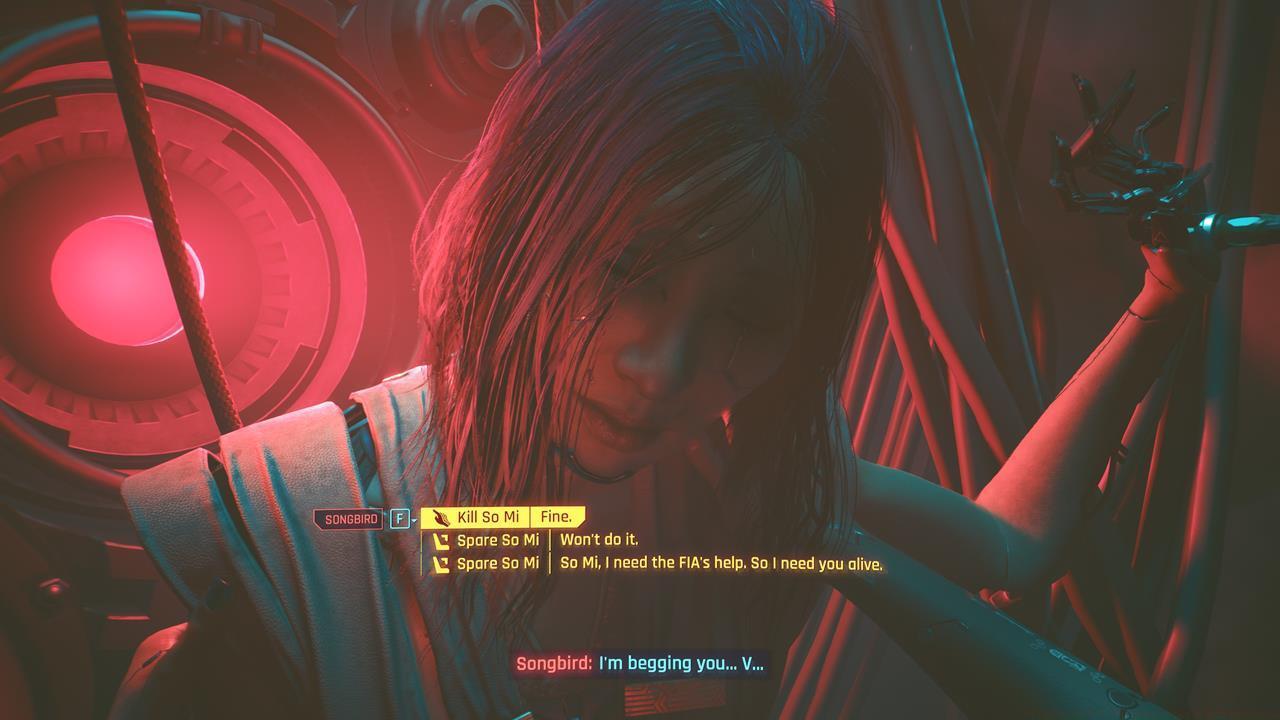Select the call icon beside first Spare So Mi
The image size is (1280, 720).
click(x=443, y=541)
